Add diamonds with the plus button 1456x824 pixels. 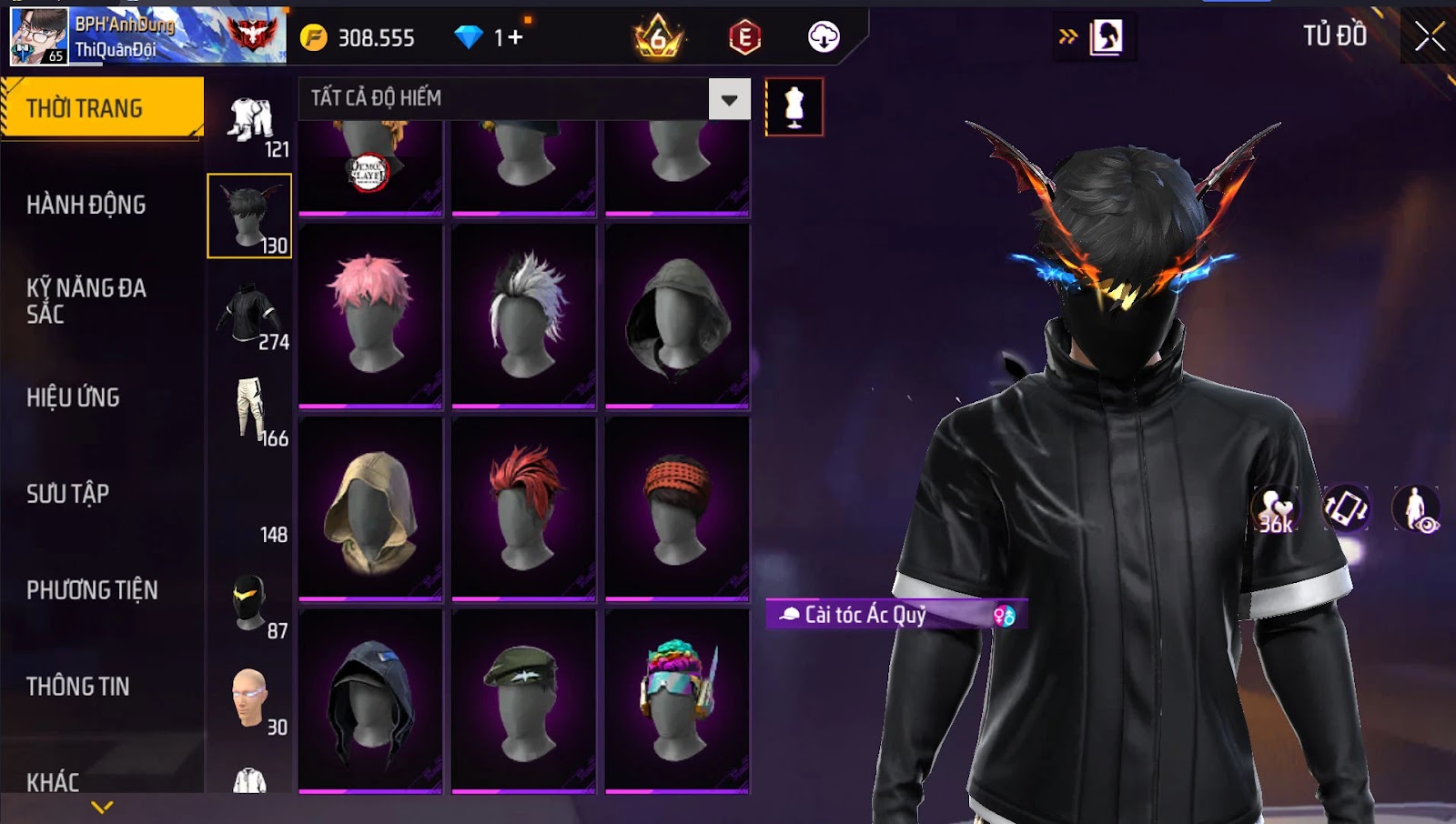click(515, 37)
